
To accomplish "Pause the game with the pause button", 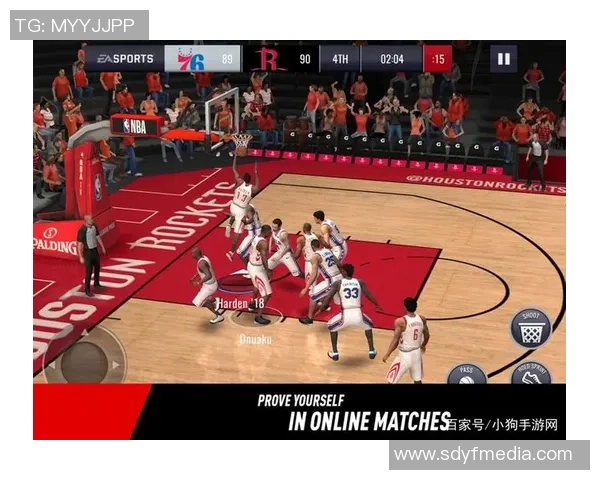I will point(503,59).
